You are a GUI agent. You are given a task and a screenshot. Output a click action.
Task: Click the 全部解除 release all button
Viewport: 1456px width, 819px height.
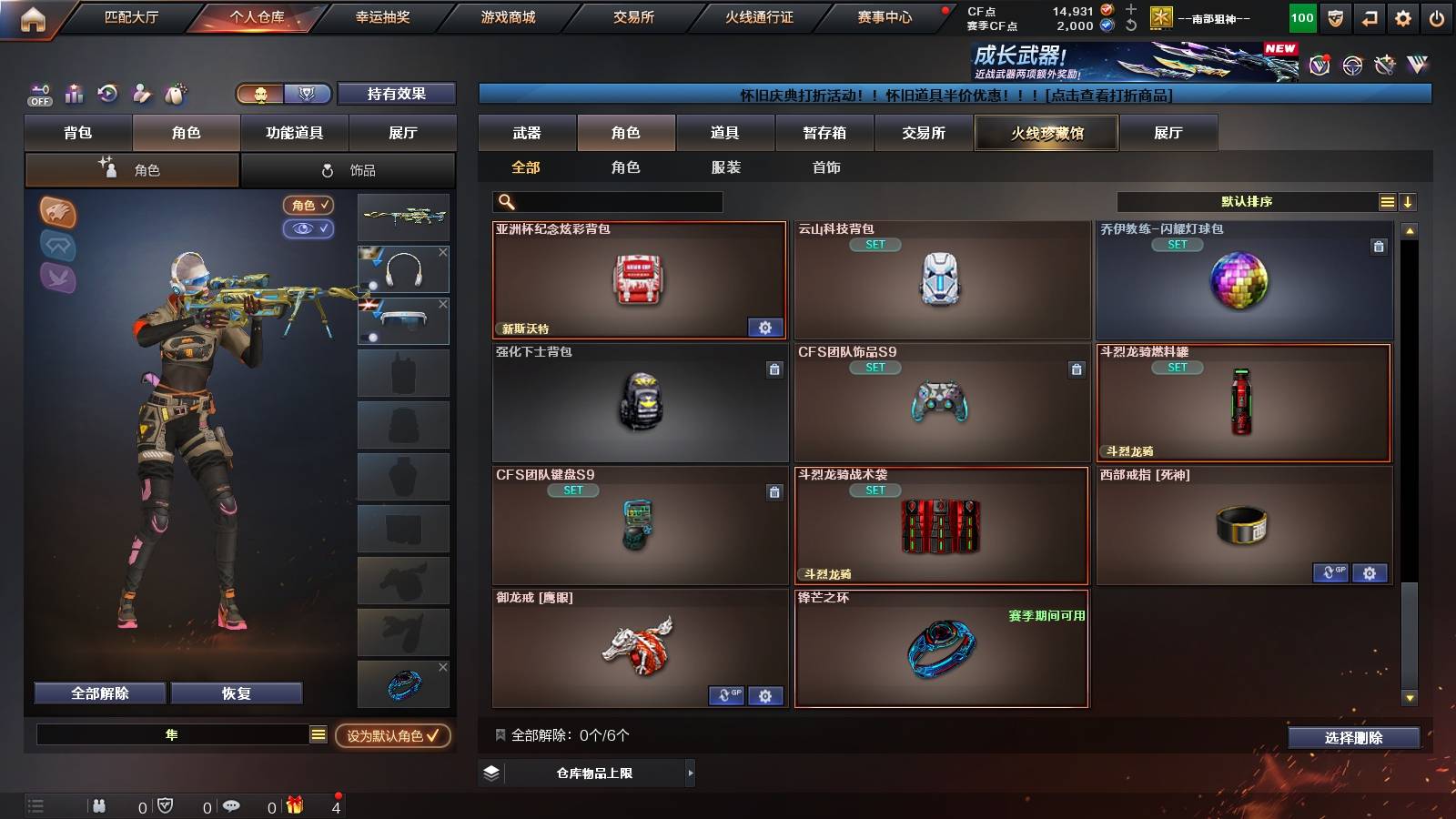click(98, 693)
